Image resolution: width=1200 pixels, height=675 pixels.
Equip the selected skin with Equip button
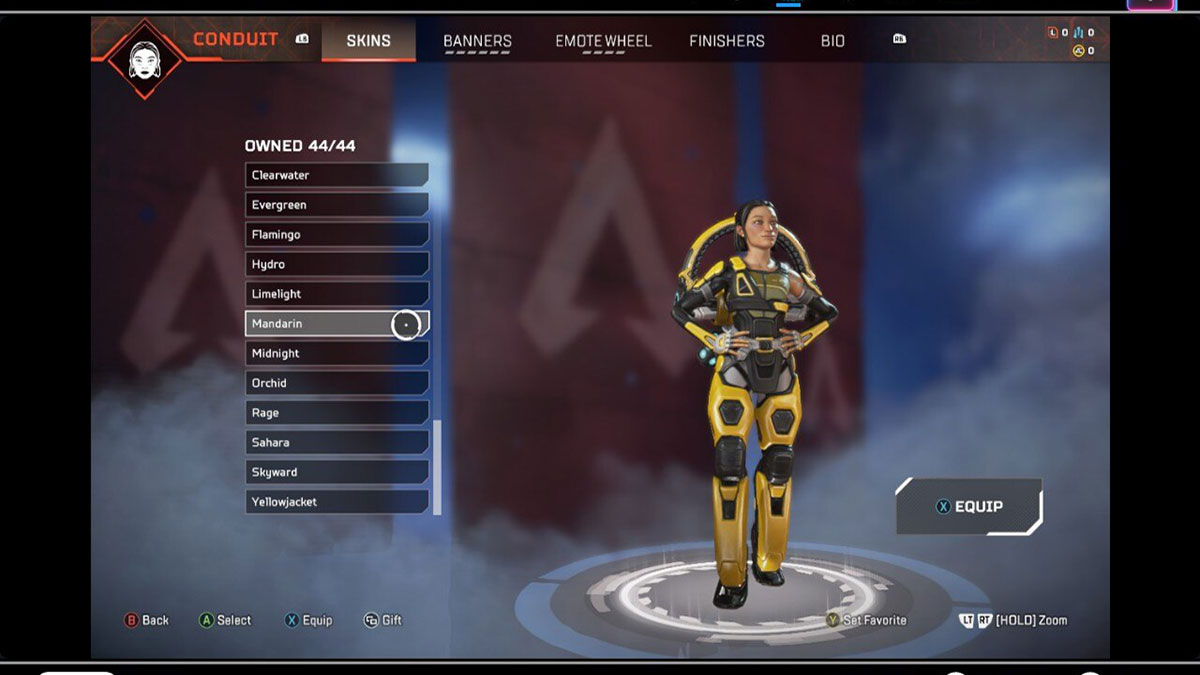click(x=968, y=507)
